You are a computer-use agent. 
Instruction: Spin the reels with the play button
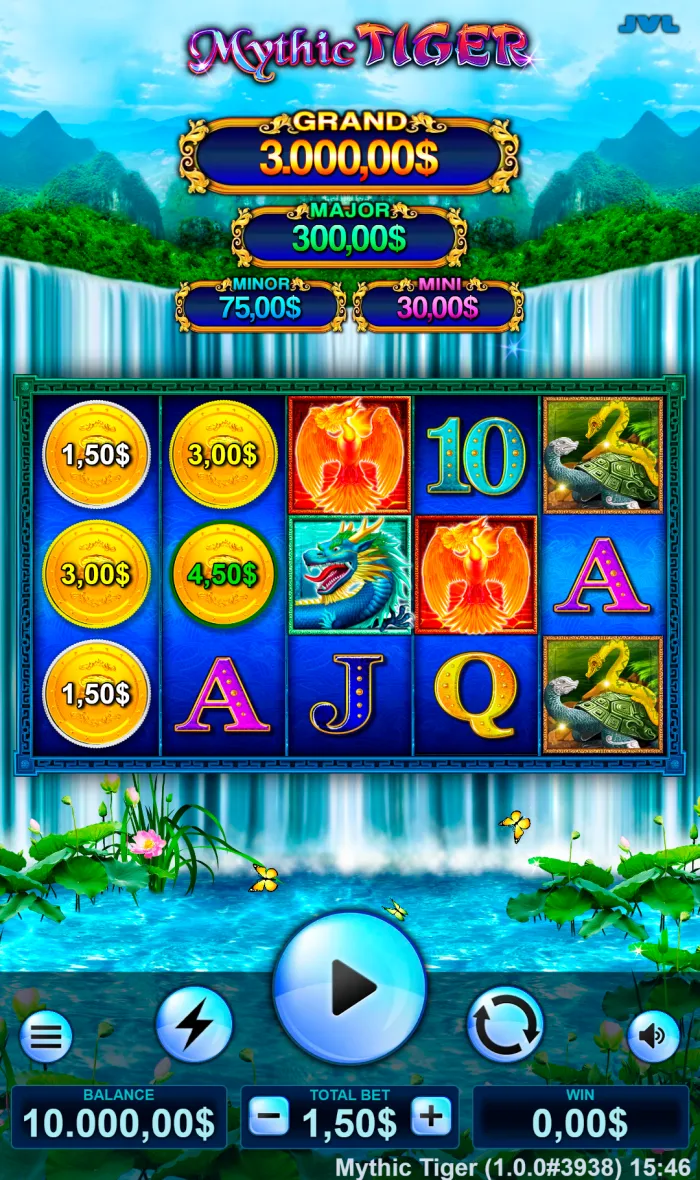[x=349, y=988]
